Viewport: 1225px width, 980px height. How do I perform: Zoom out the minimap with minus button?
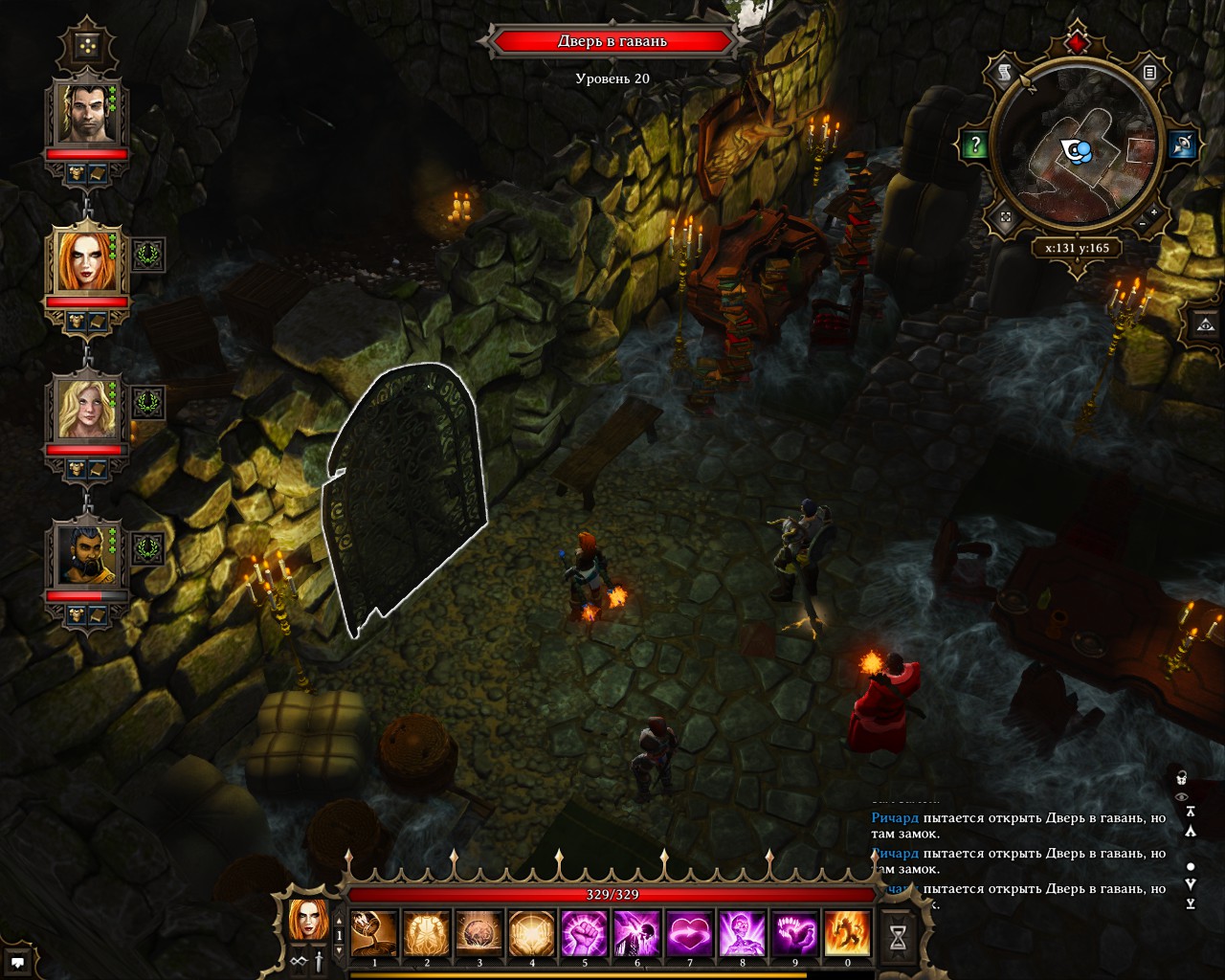1142,223
